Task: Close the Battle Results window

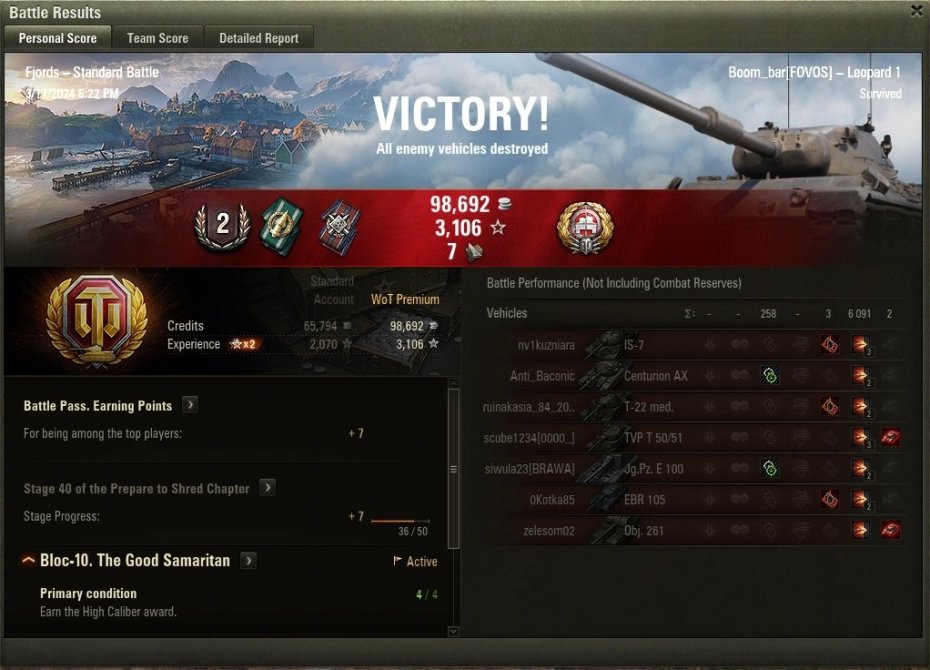Action: (916, 11)
